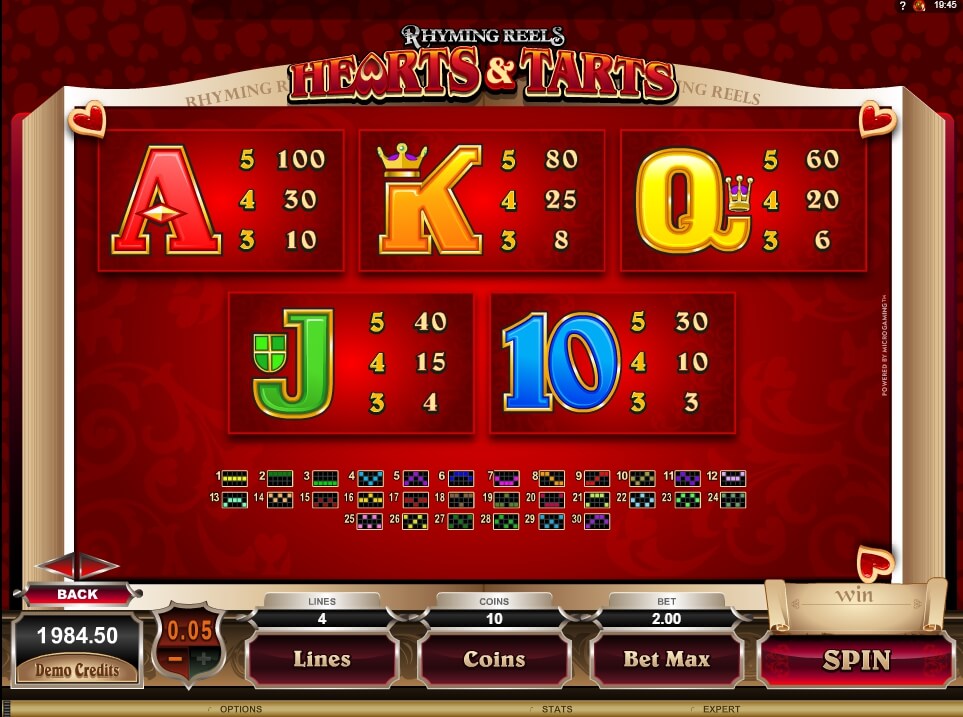Screen dimensions: 963x717
Task: Open the Options menu
Action: point(240,709)
